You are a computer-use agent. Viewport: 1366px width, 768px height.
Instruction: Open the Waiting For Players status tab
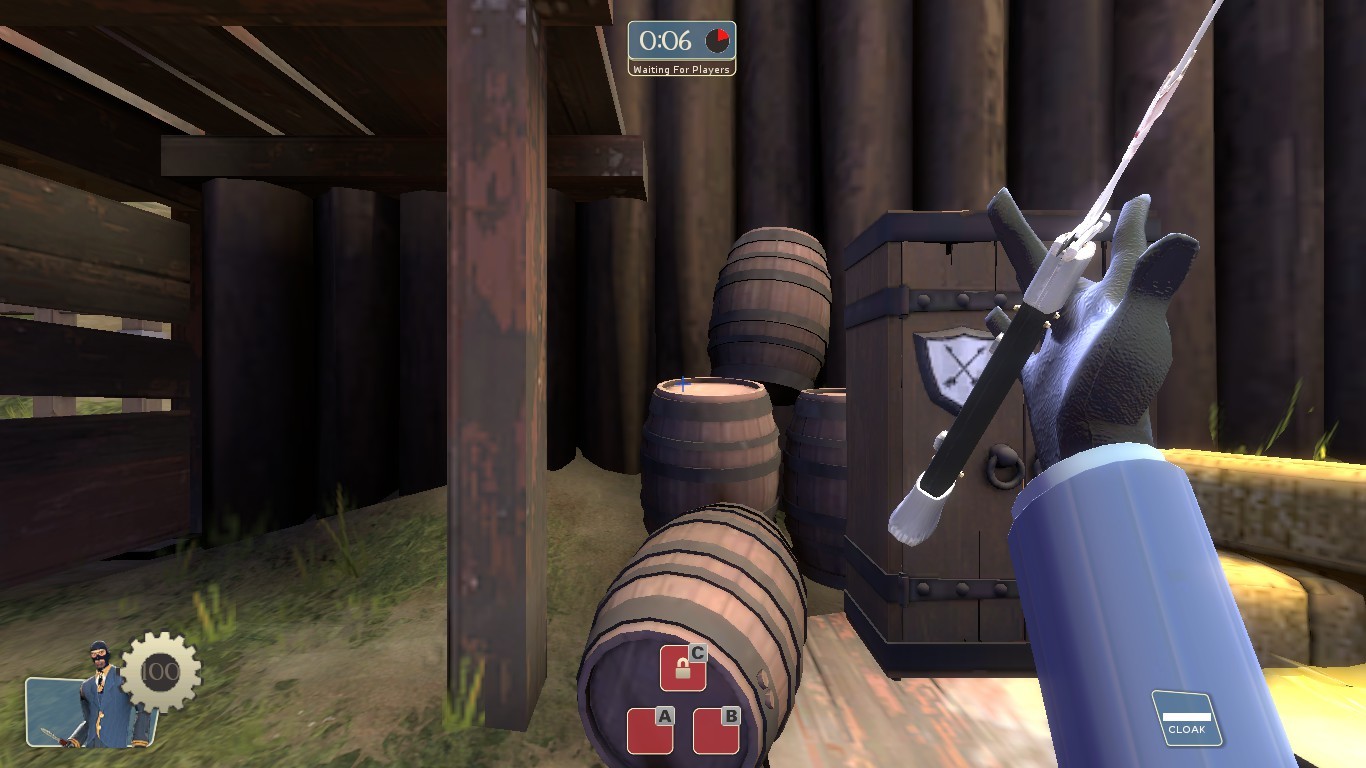click(x=681, y=70)
